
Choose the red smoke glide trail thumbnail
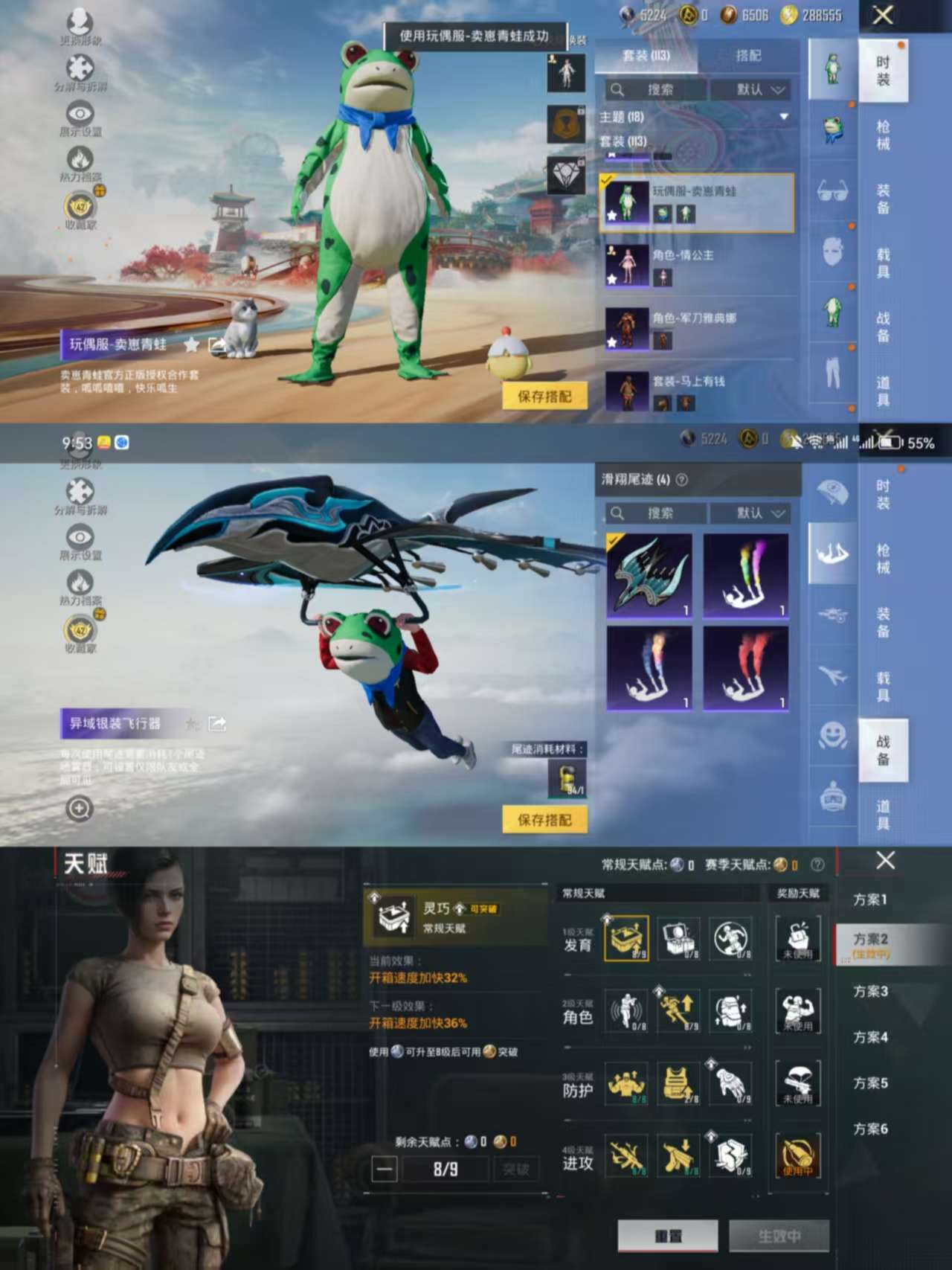pyautogui.click(x=745, y=668)
